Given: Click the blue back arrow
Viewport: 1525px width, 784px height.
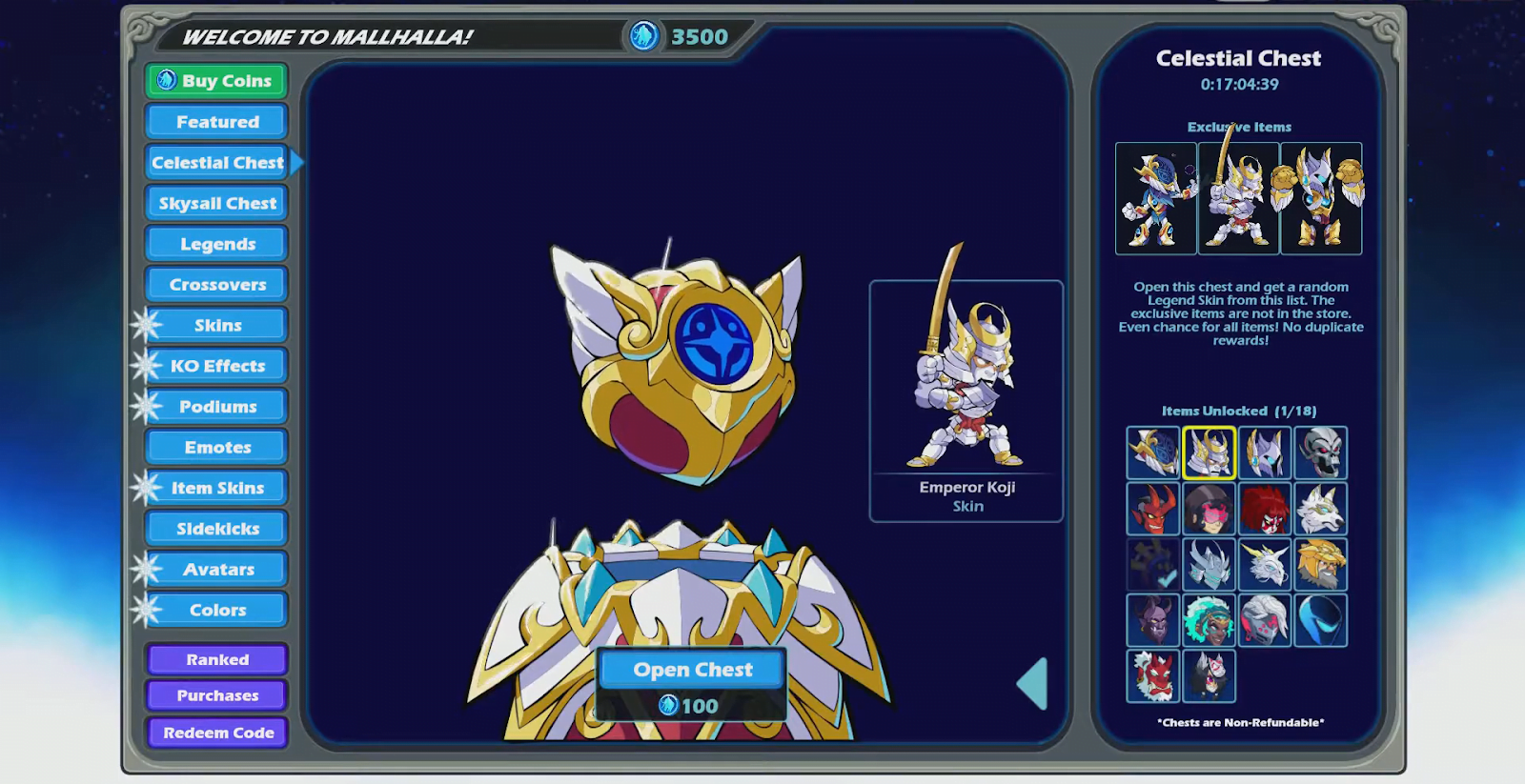Looking at the screenshot, I should click(1034, 683).
